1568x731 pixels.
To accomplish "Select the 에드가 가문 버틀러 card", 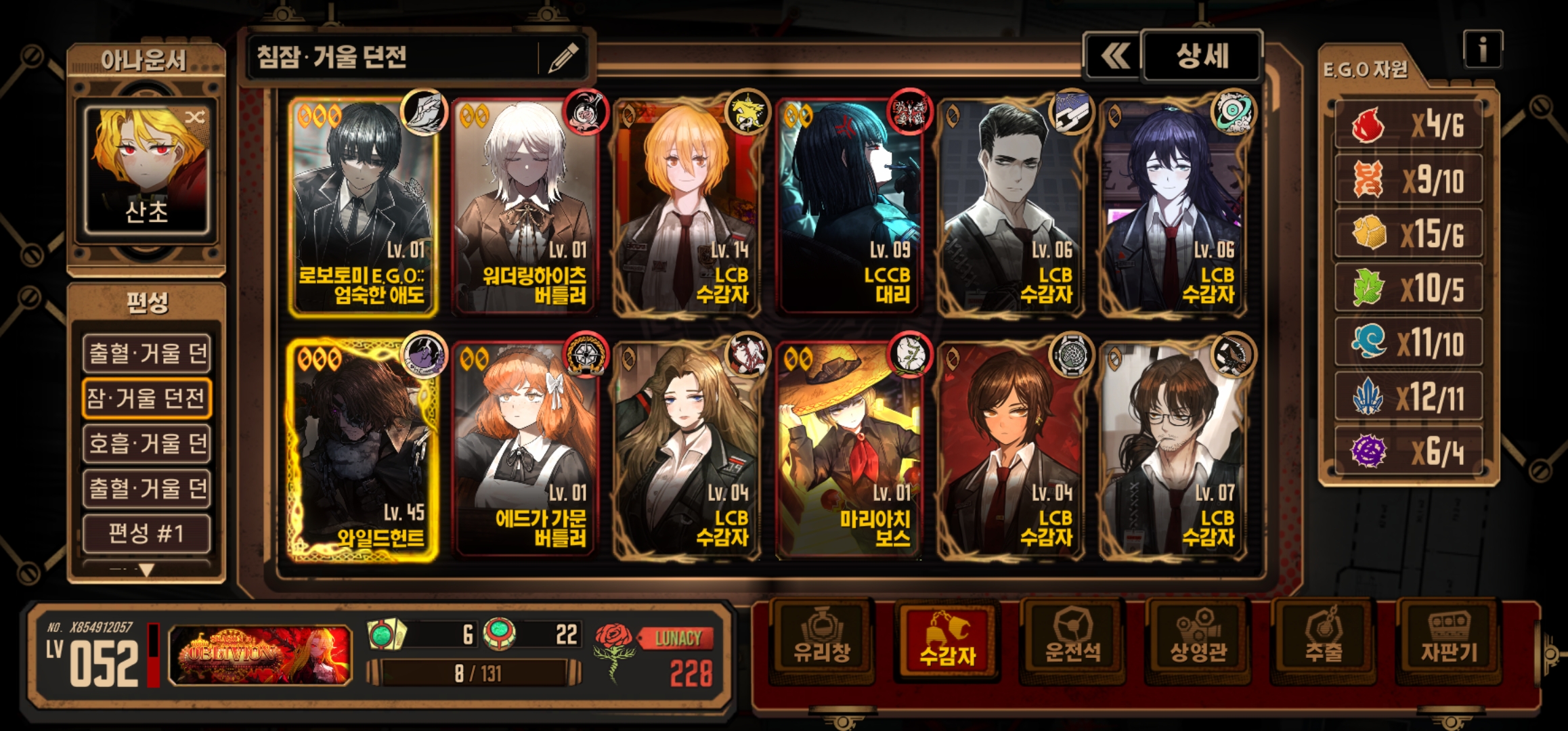I will (x=525, y=450).
